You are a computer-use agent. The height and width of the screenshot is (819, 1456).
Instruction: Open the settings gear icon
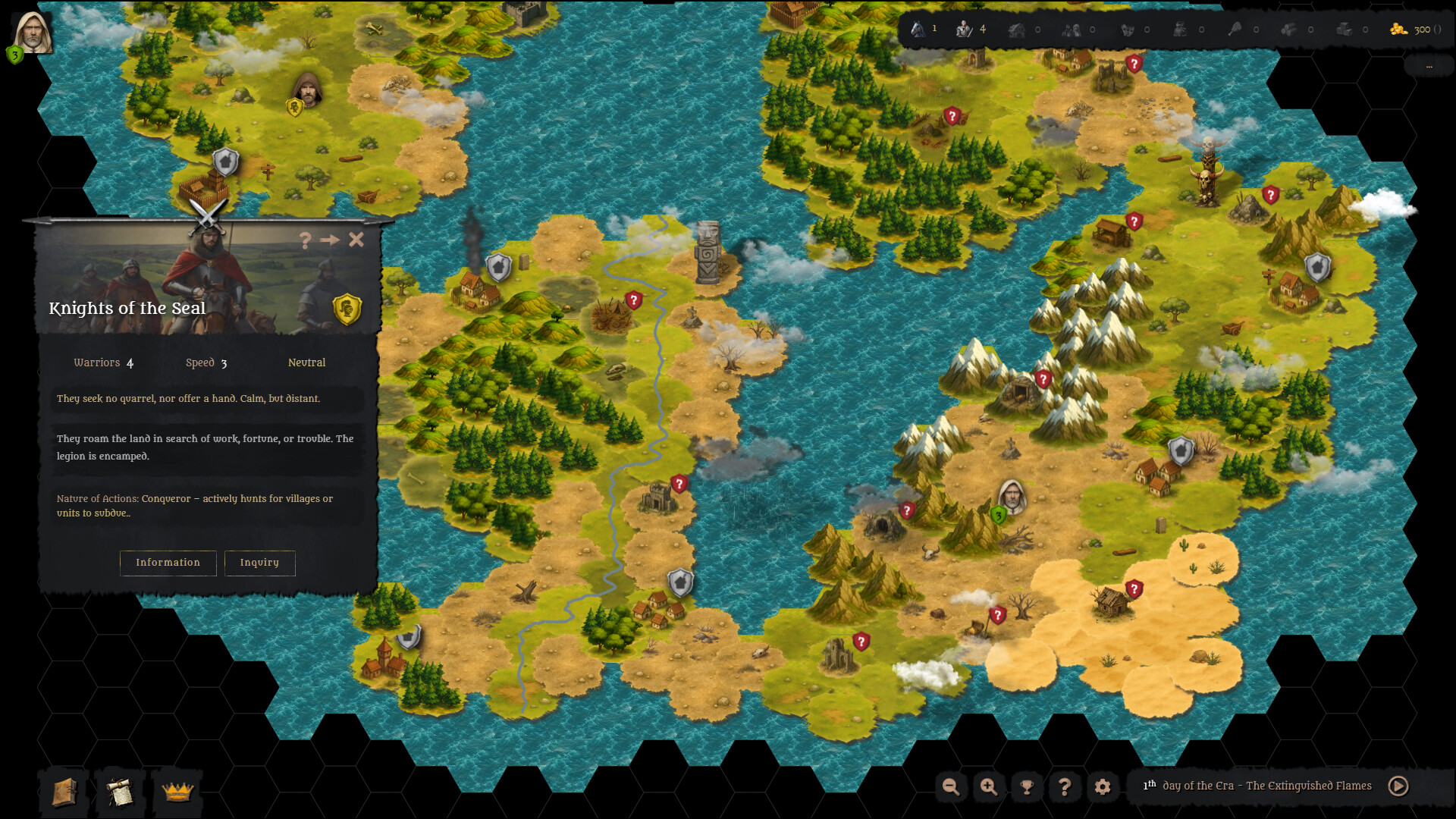(1103, 787)
